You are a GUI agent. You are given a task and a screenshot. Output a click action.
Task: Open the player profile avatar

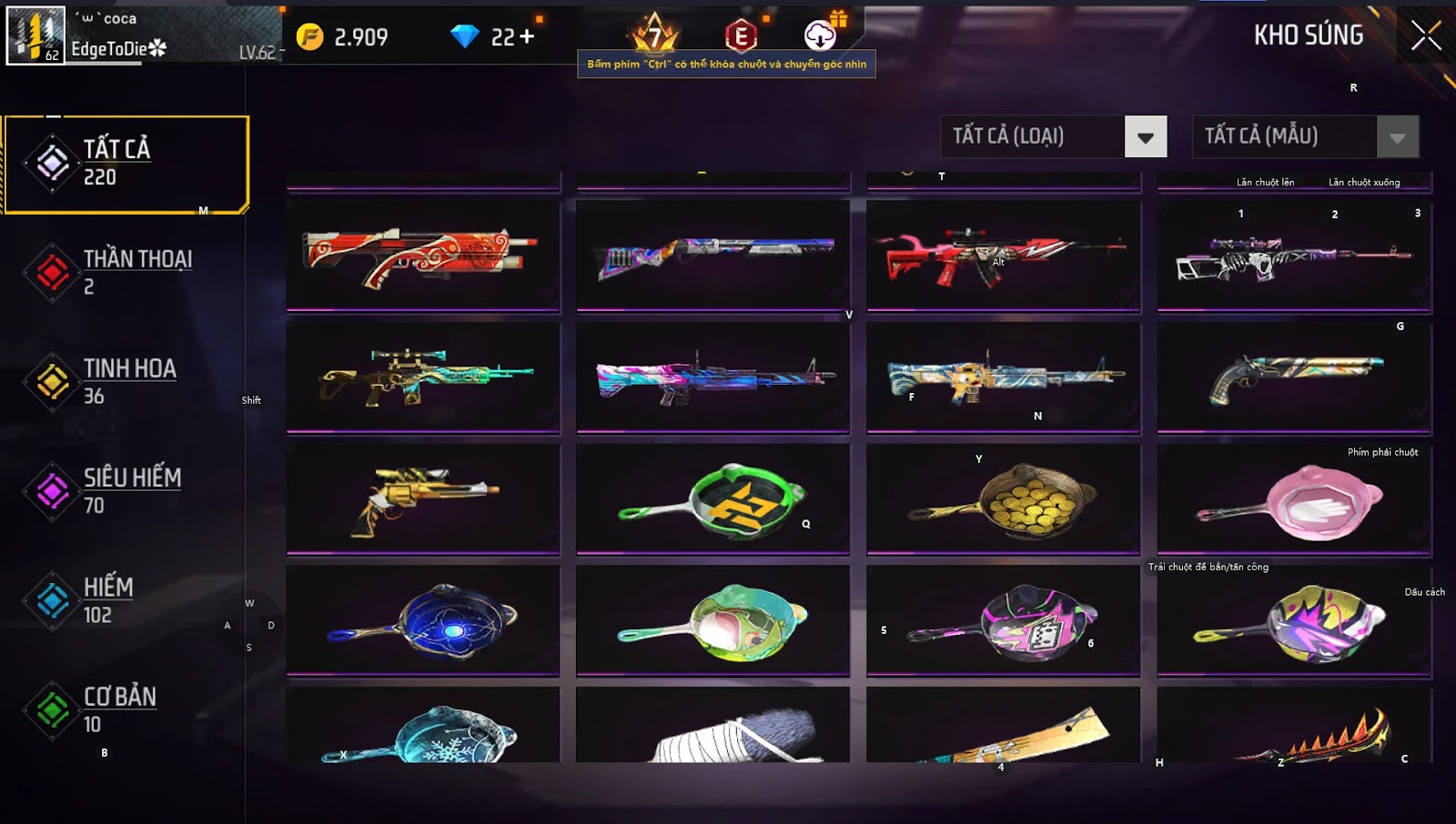pyautogui.click(x=36, y=35)
